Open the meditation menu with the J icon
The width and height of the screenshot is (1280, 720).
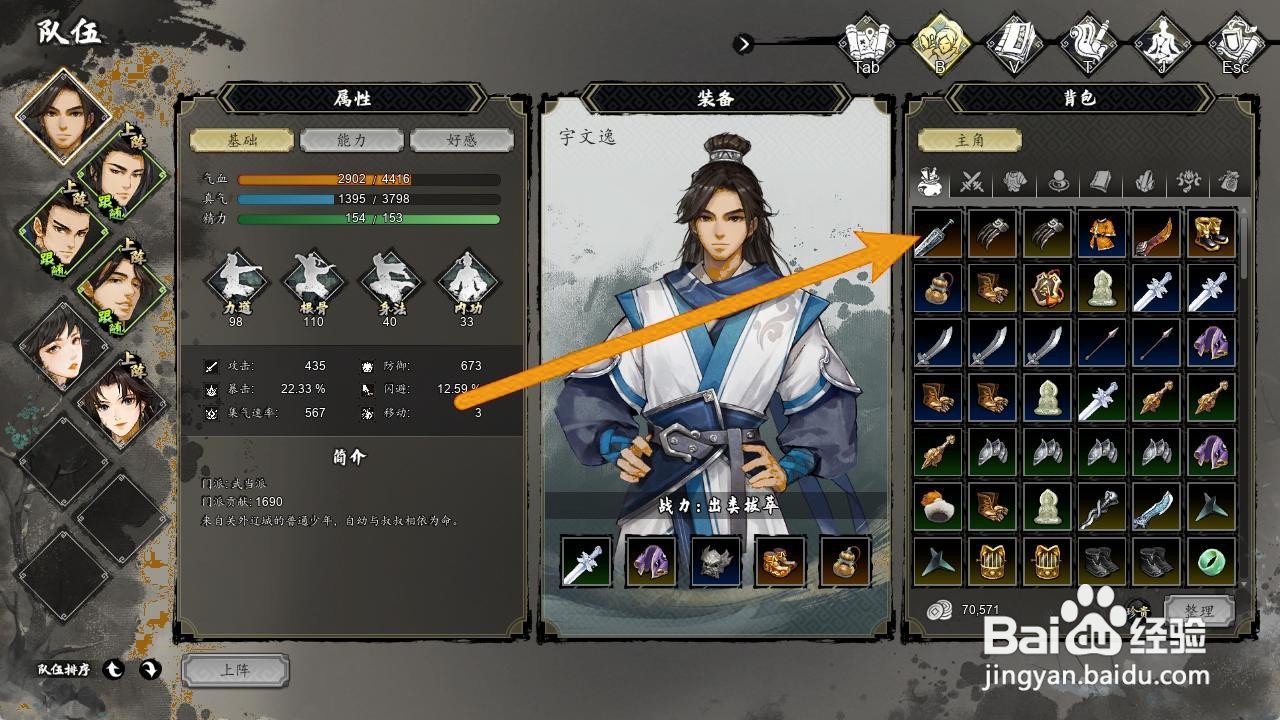[1161, 40]
